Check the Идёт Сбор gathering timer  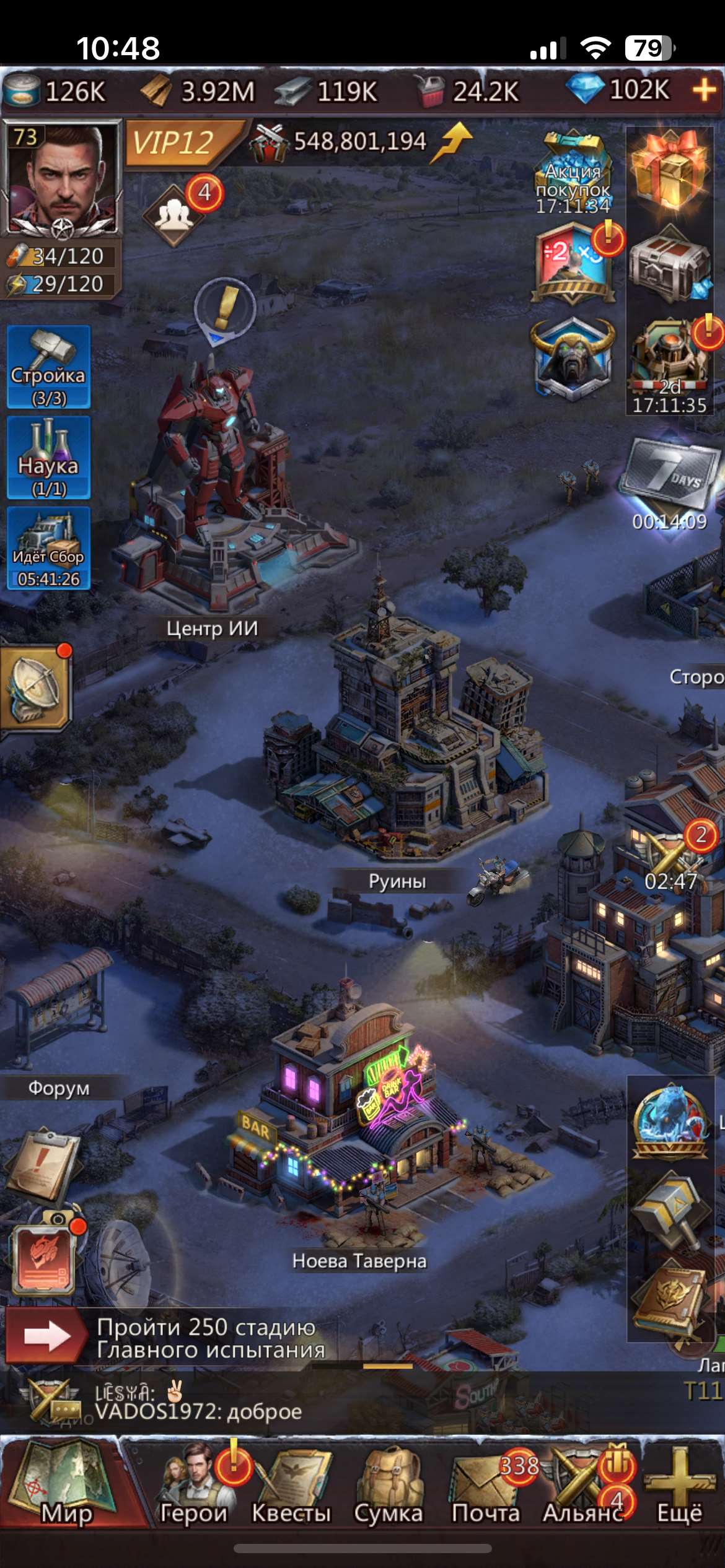click(x=49, y=548)
